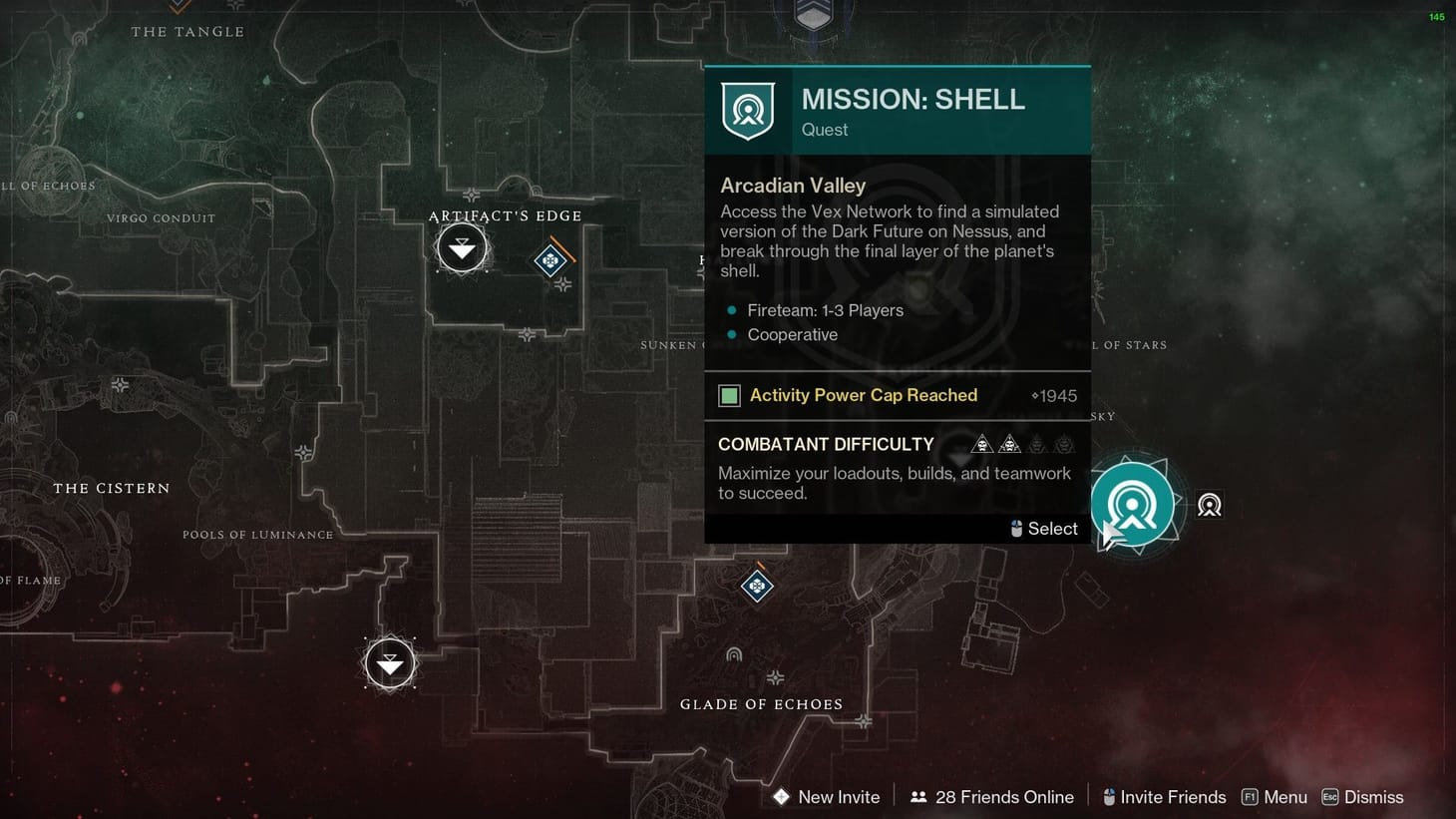The width and height of the screenshot is (1456, 819).
Task: Select the Mission: Shell quest node
Action: [x=1134, y=506]
